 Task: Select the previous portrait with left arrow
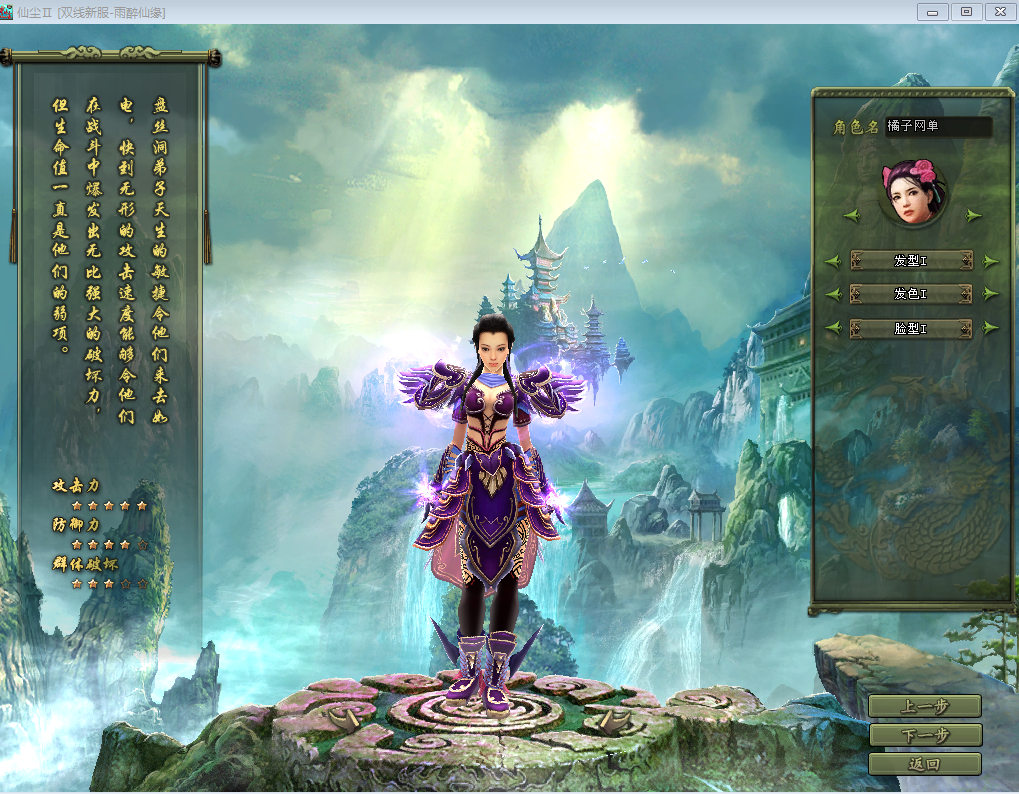click(852, 215)
